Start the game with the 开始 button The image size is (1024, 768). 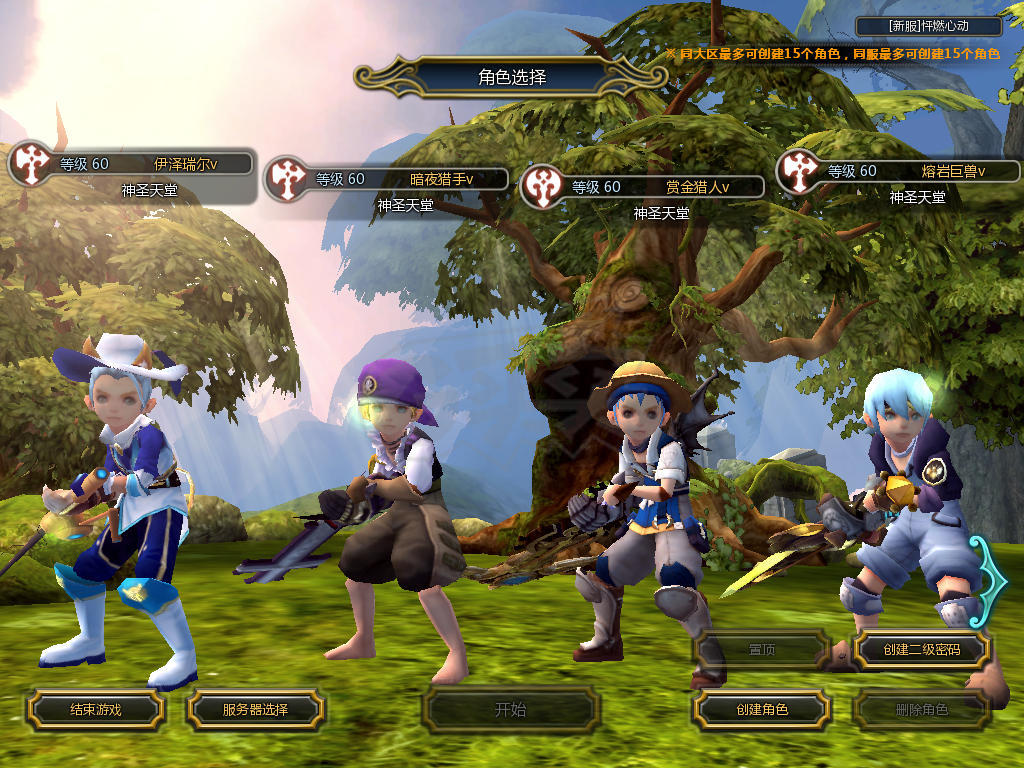pyautogui.click(x=510, y=710)
